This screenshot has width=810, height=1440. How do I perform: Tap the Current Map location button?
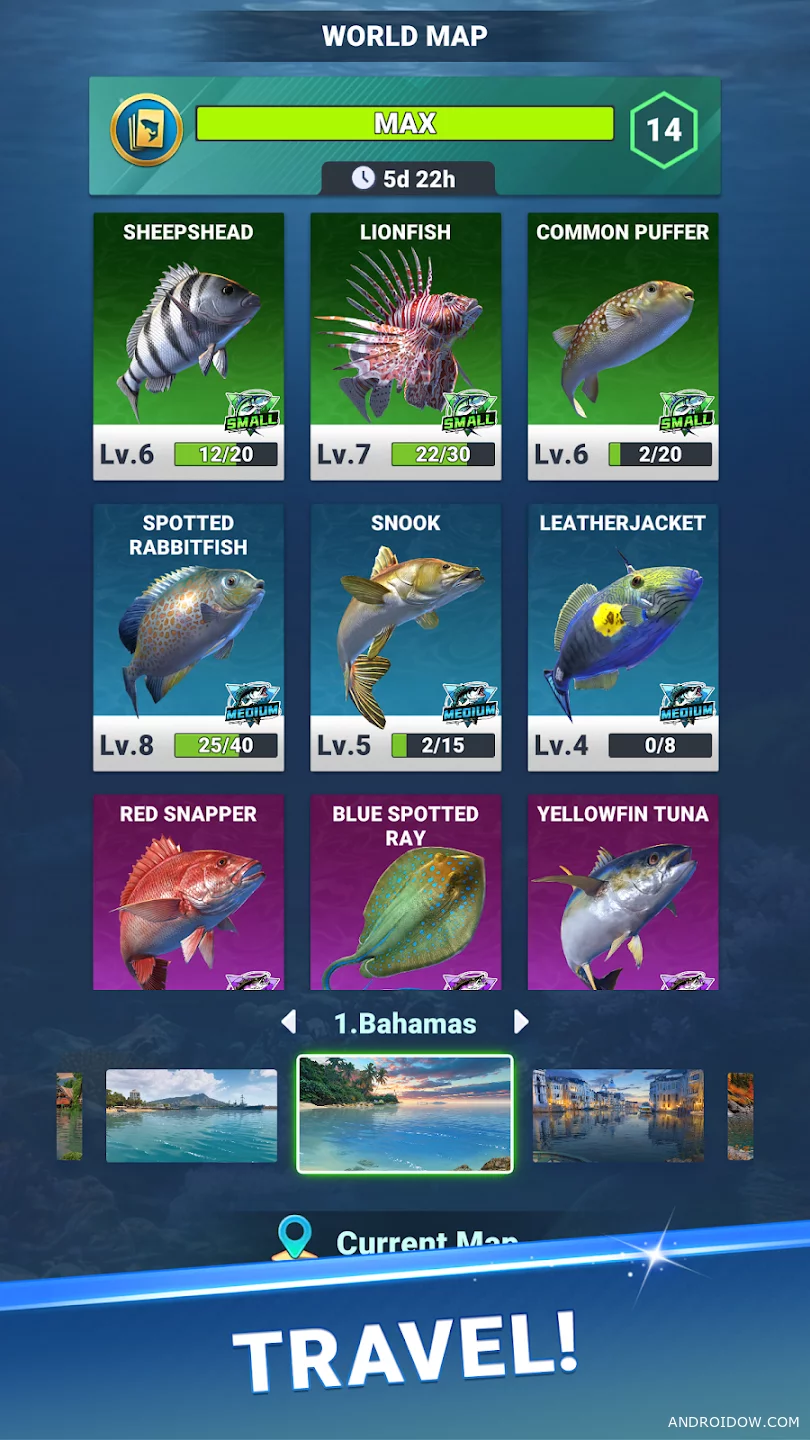tap(400, 1240)
